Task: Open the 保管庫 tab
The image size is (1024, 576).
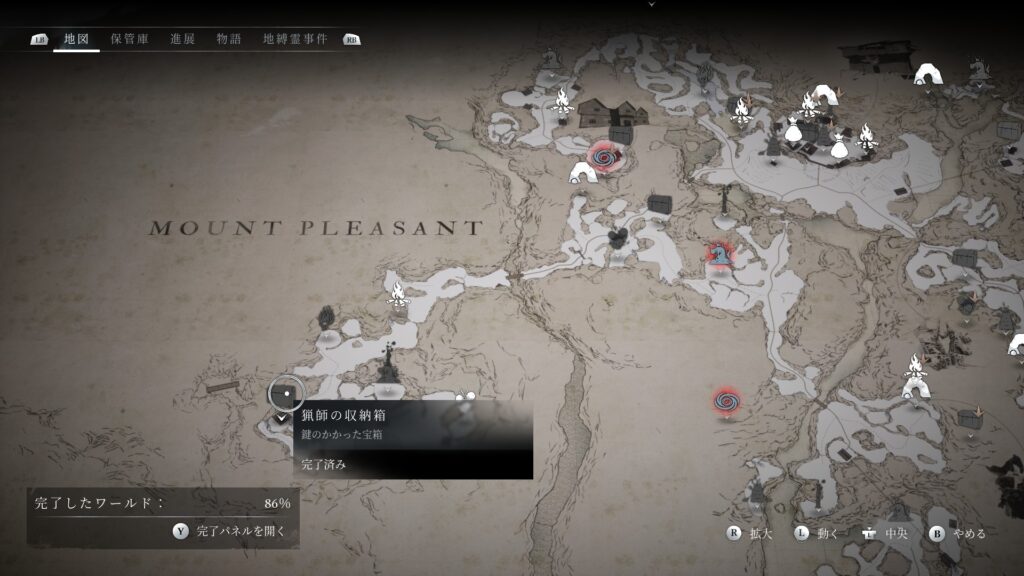Action: pos(130,39)
